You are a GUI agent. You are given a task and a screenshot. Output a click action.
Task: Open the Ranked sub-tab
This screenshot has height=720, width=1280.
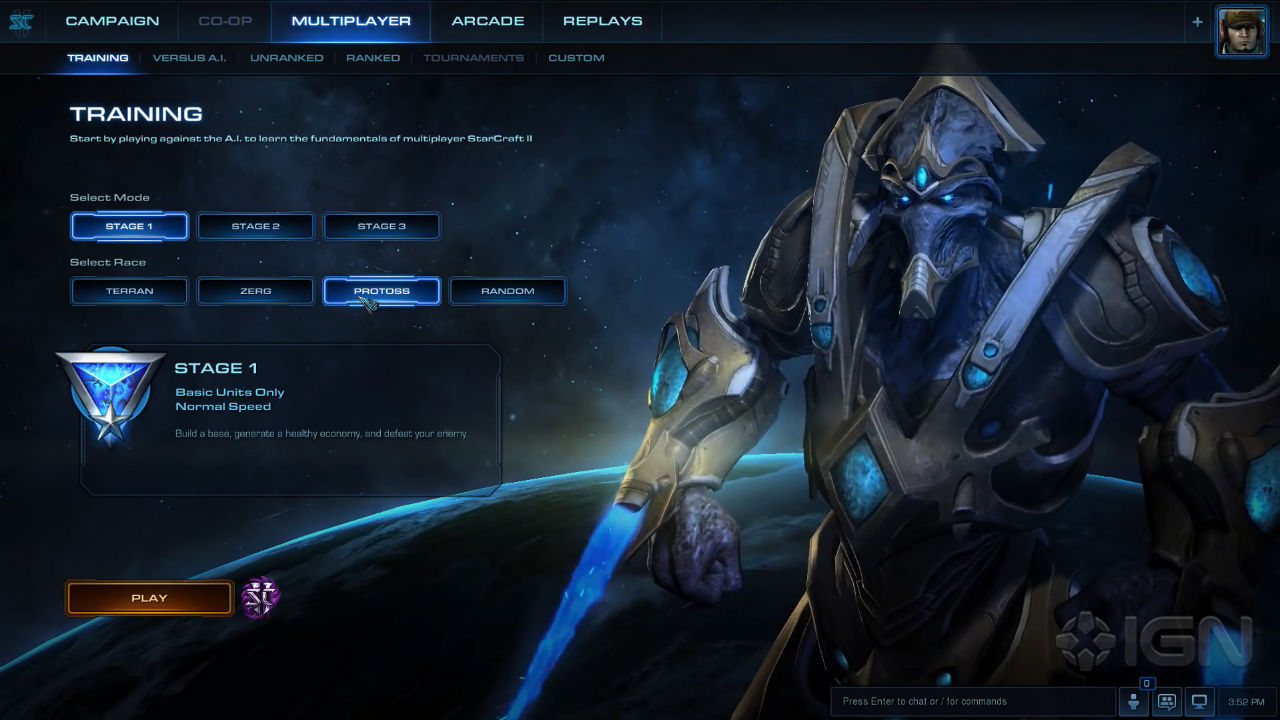pos(373,58)
